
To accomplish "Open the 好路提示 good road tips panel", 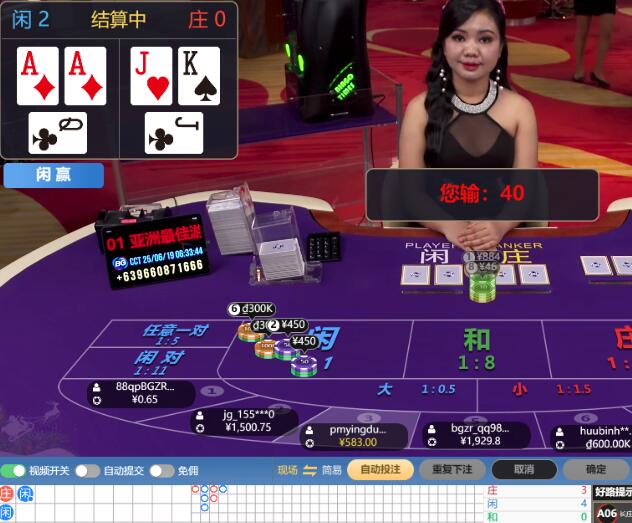I will pos(612,492).
